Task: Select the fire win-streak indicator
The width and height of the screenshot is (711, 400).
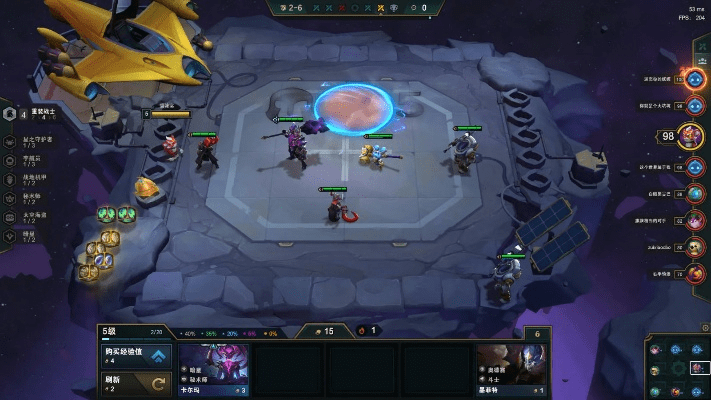Action: coord(367,330)
